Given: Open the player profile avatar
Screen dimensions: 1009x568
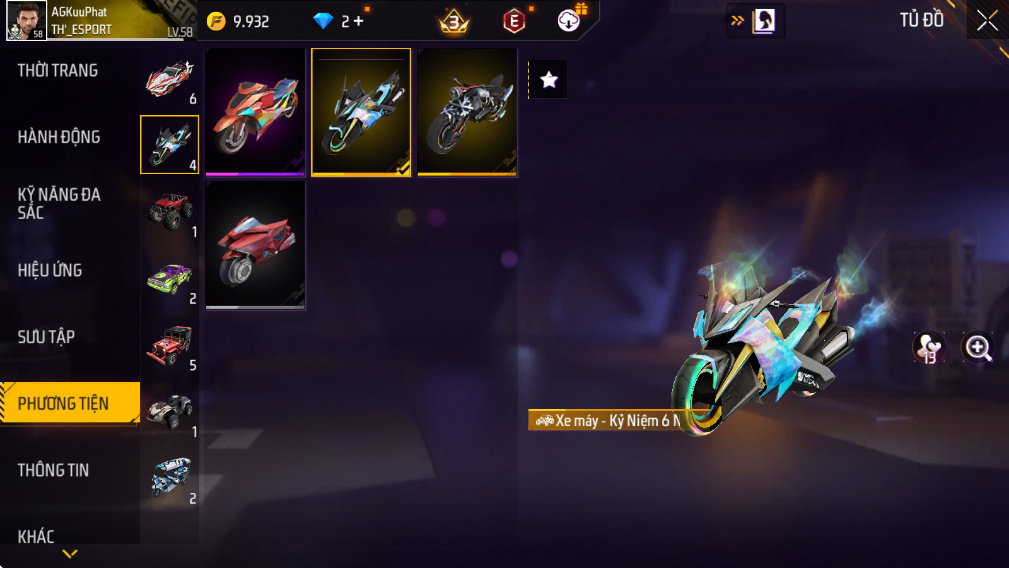Looking at the screenshot, I should tap(27, 20).
